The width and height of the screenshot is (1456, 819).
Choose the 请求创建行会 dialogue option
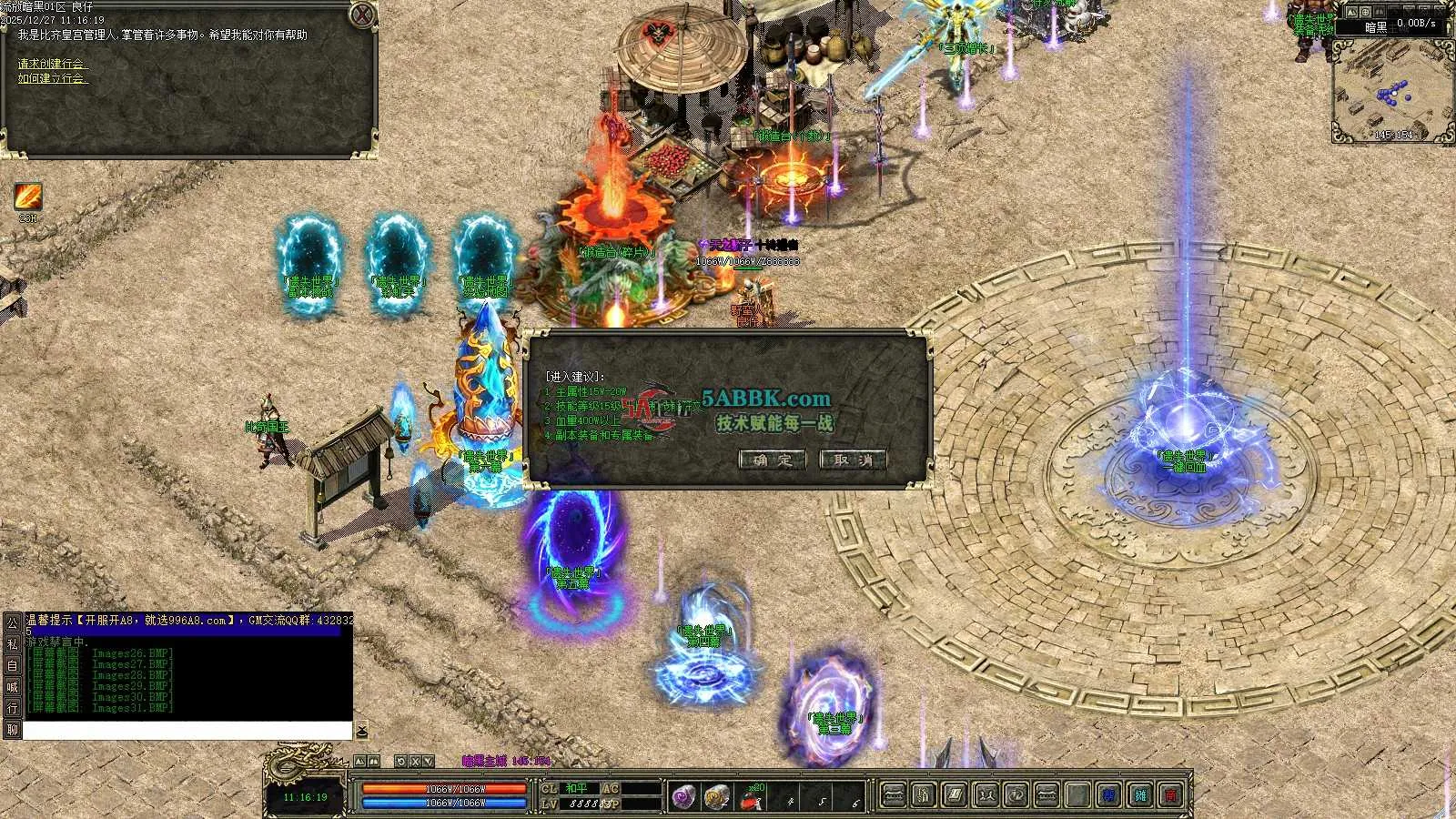coord(53,64)
